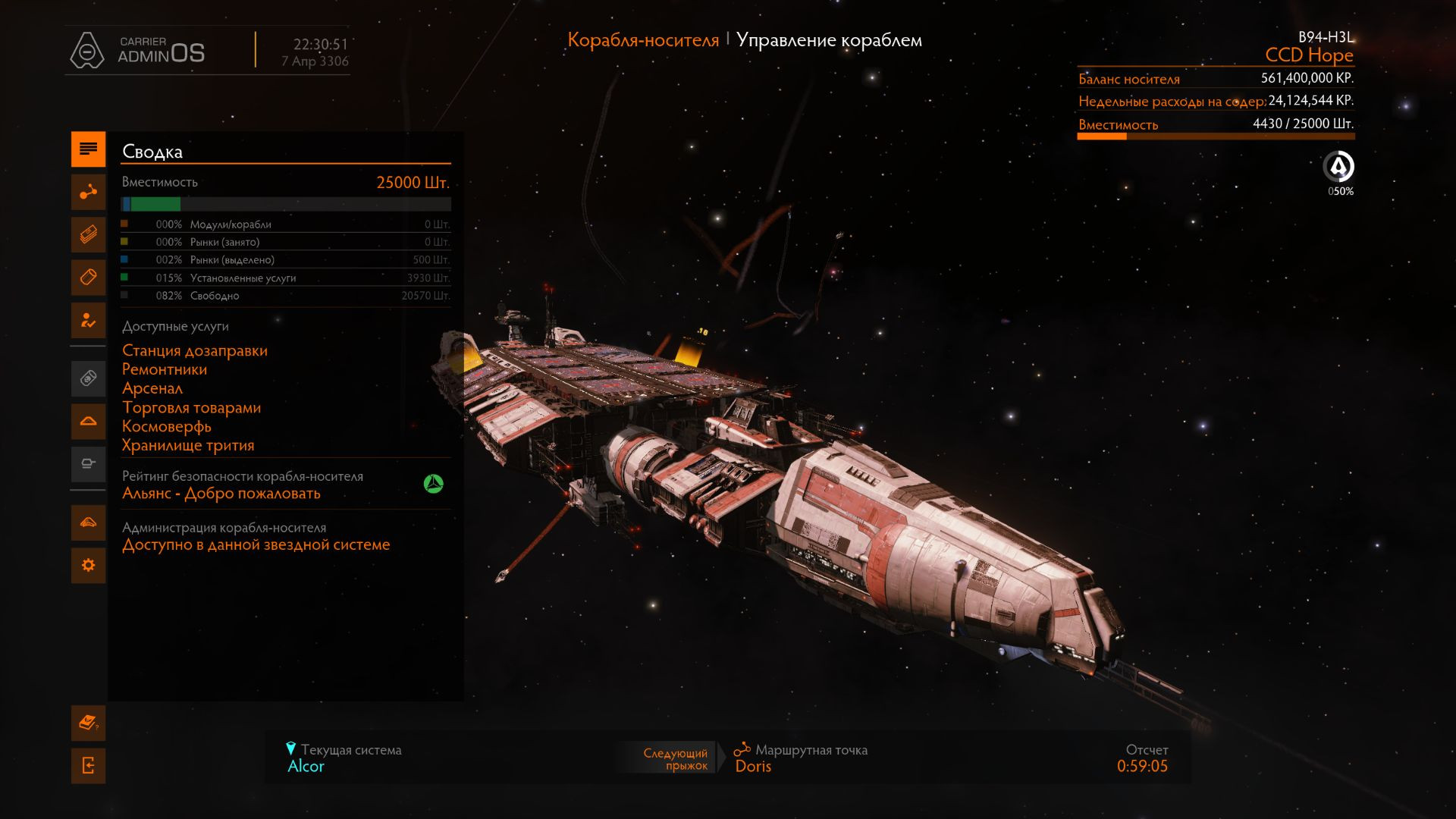The width and height of the screenshot is (1456, 819).
Task: Exit carrier management via the door-arrow icon
Action: (x=88, y=766)
